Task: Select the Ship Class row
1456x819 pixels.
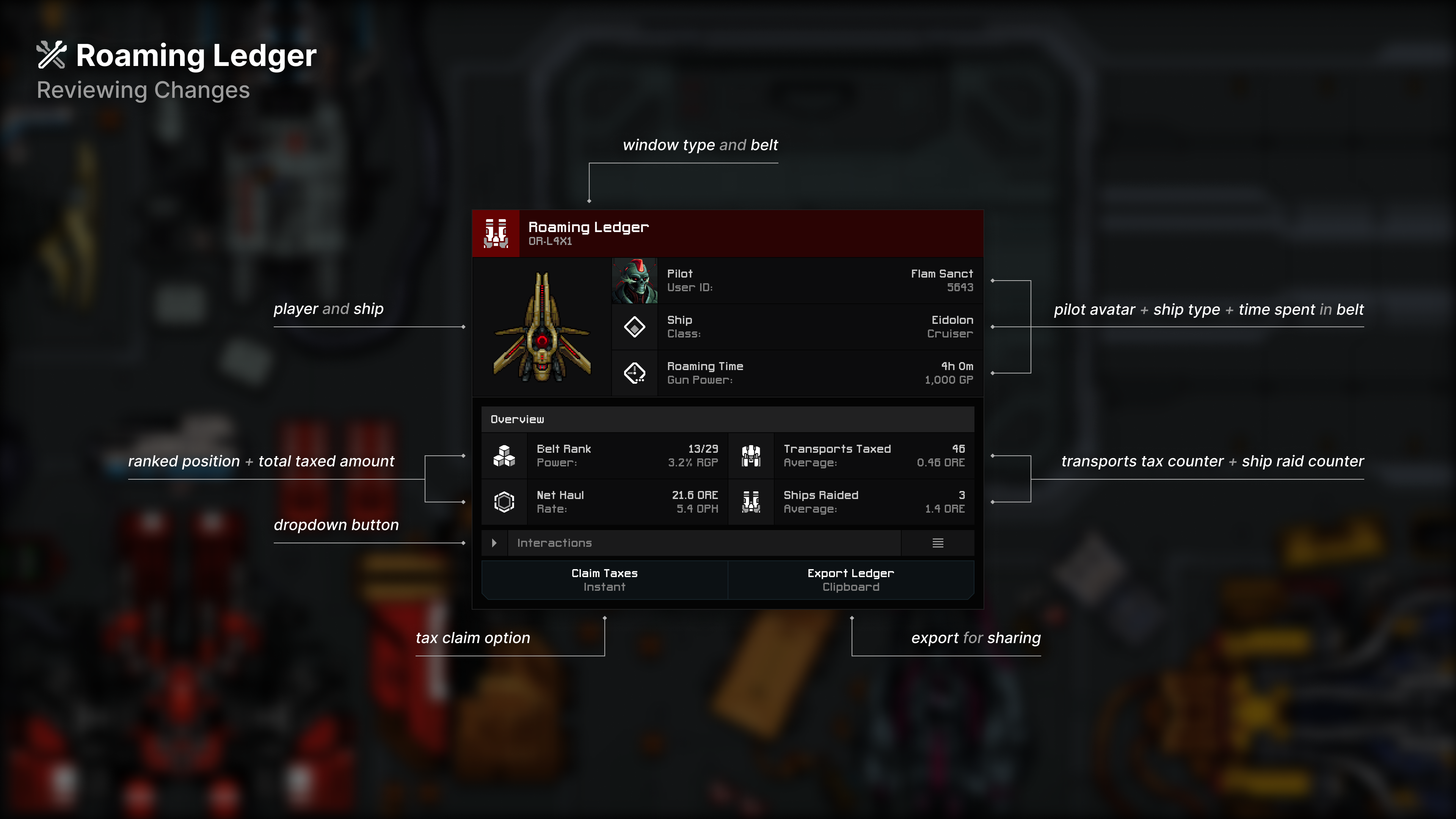Action: point(797,327)
